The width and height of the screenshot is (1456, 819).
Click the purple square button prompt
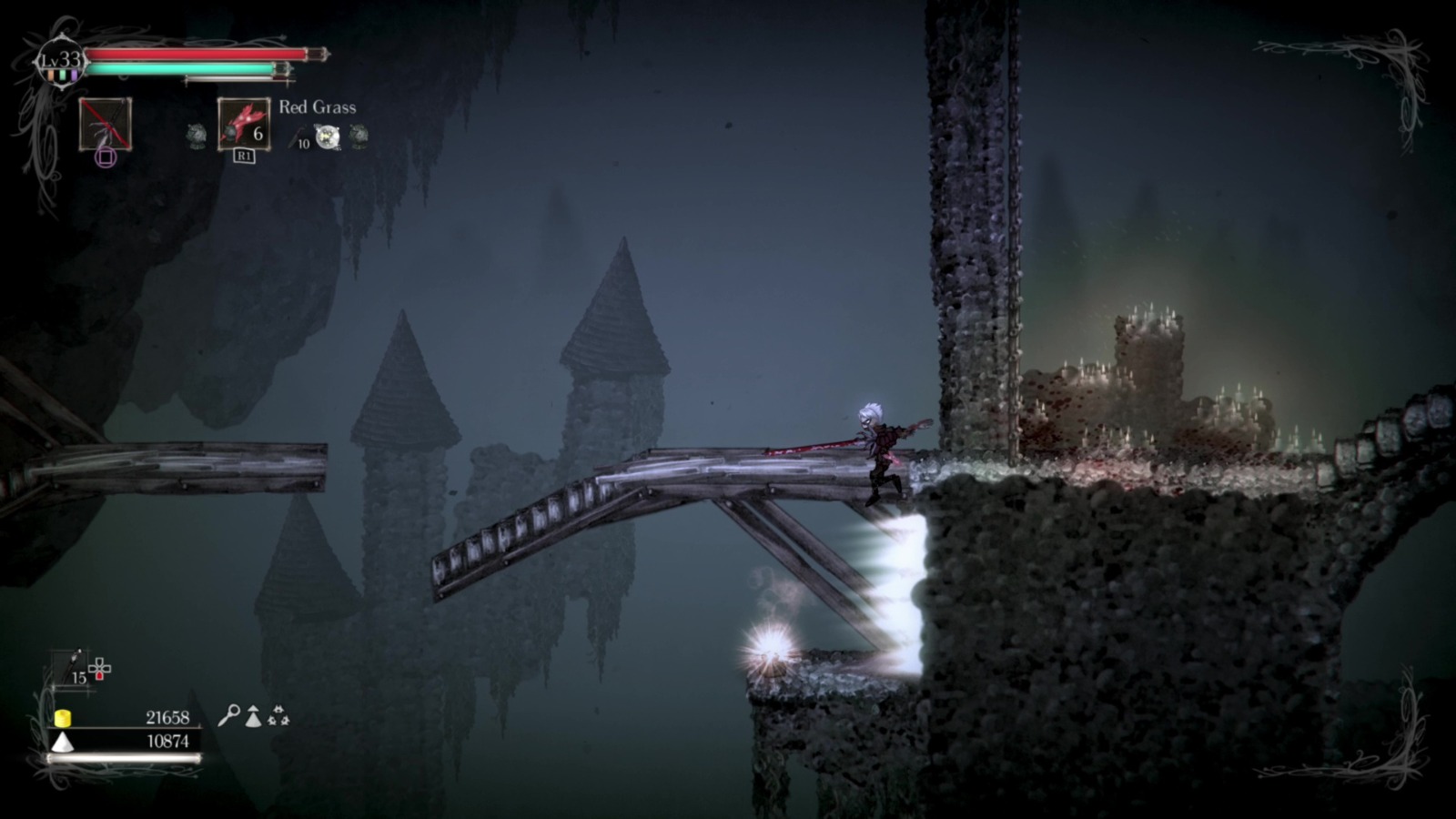106,156
